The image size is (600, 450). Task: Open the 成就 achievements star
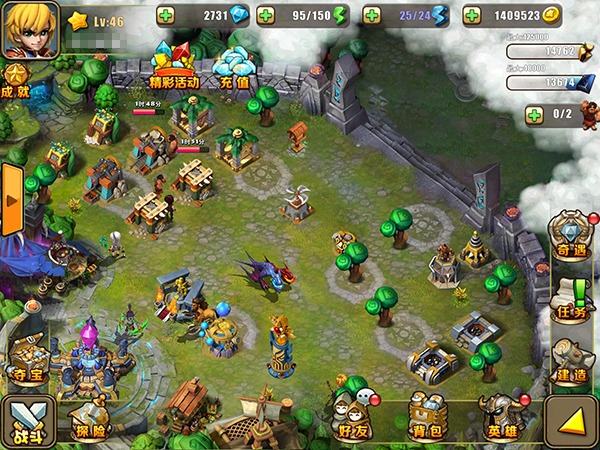[x=14, y=79]
